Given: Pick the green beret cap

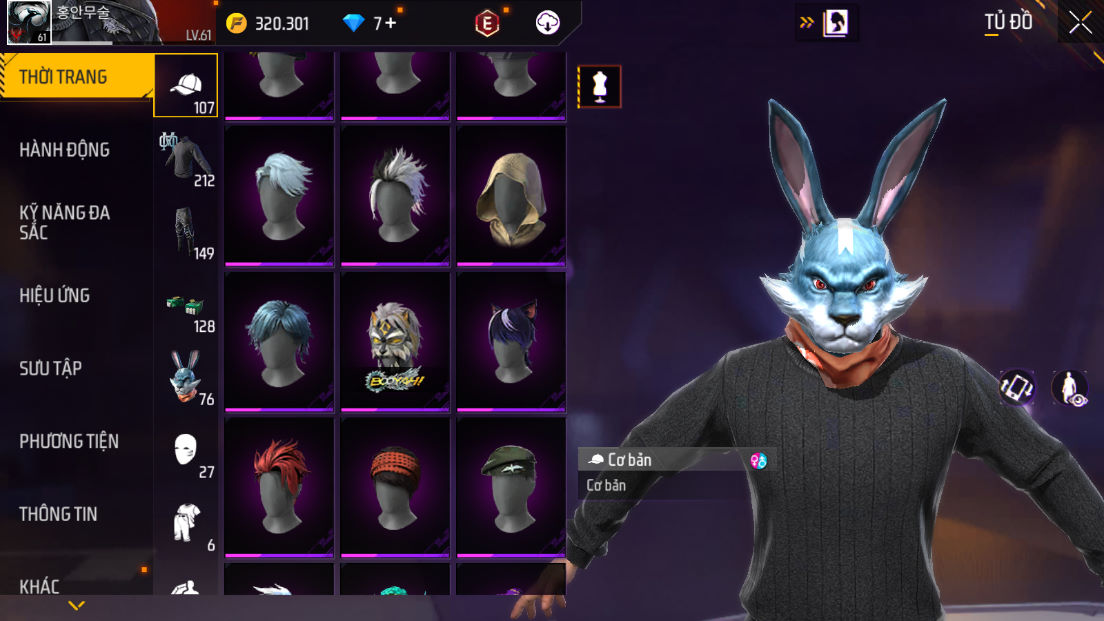Looking at the screenshot, I should pyautogui.click(x=510, y=487).
